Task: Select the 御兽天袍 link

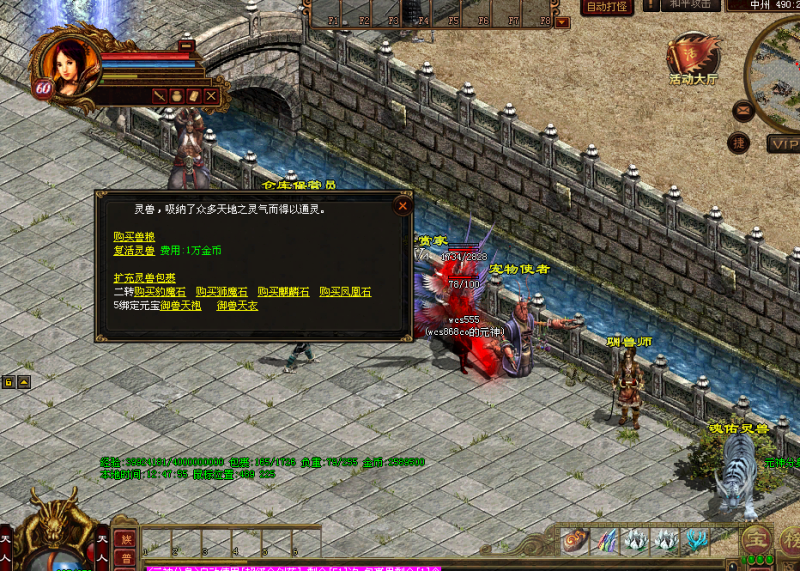Action: click(x=181, y=305)
